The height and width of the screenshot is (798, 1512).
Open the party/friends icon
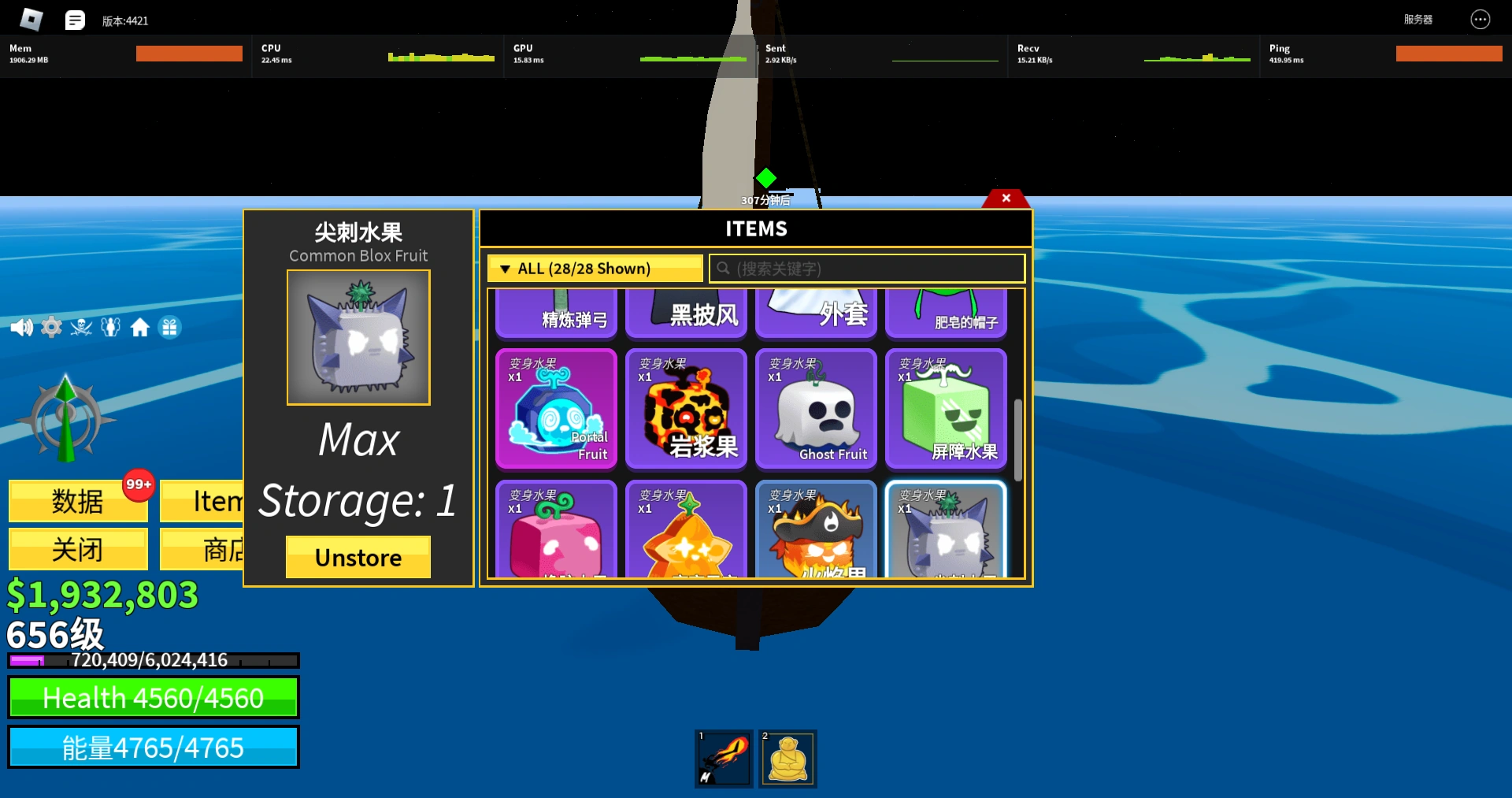[111, 327]
